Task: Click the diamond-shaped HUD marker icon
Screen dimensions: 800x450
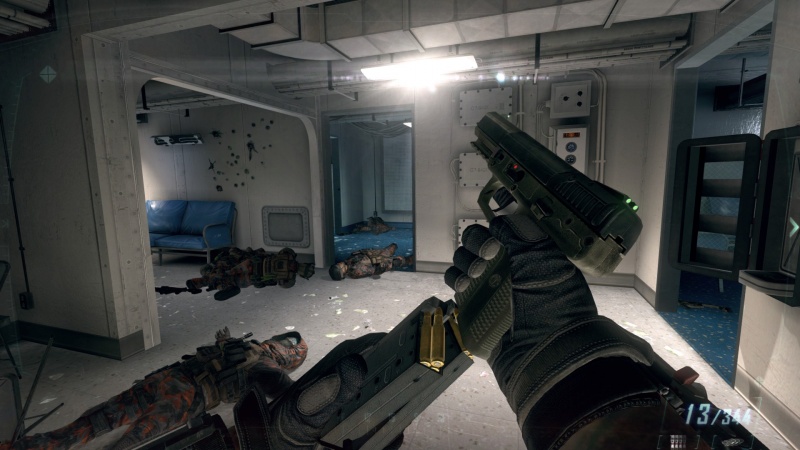Action: [x=47, y=73]
